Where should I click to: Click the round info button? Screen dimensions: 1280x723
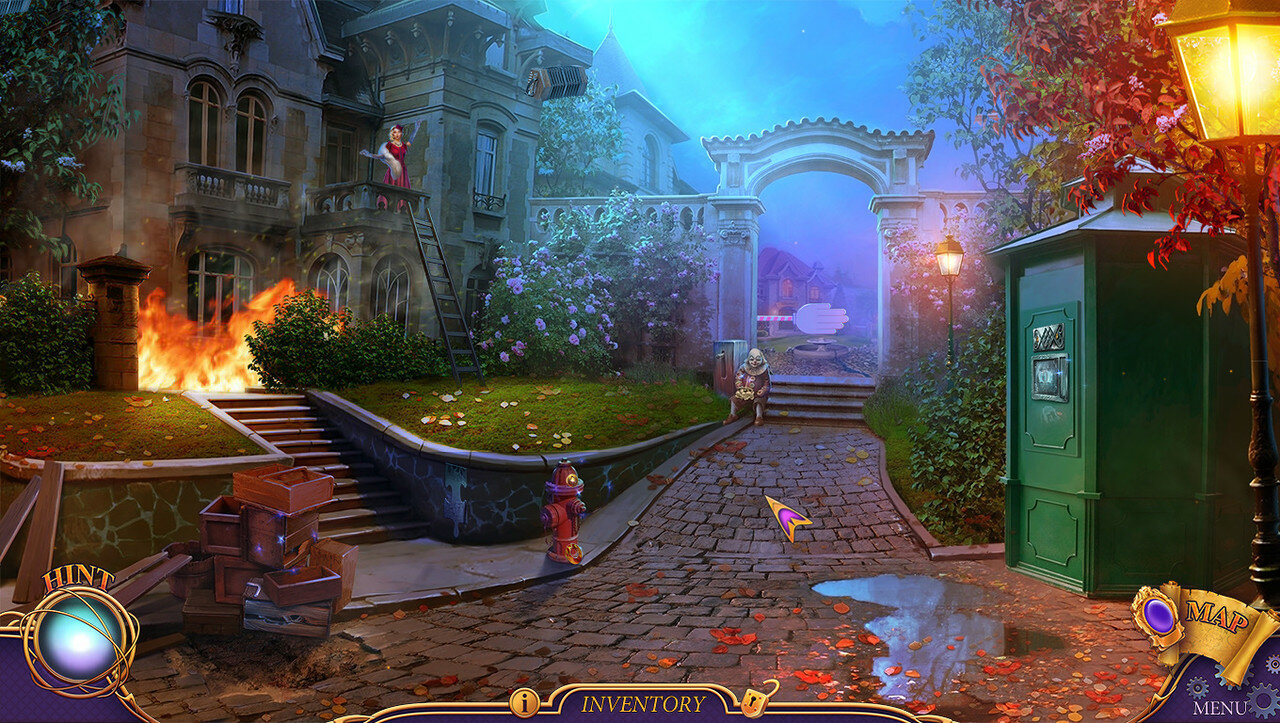524,702
